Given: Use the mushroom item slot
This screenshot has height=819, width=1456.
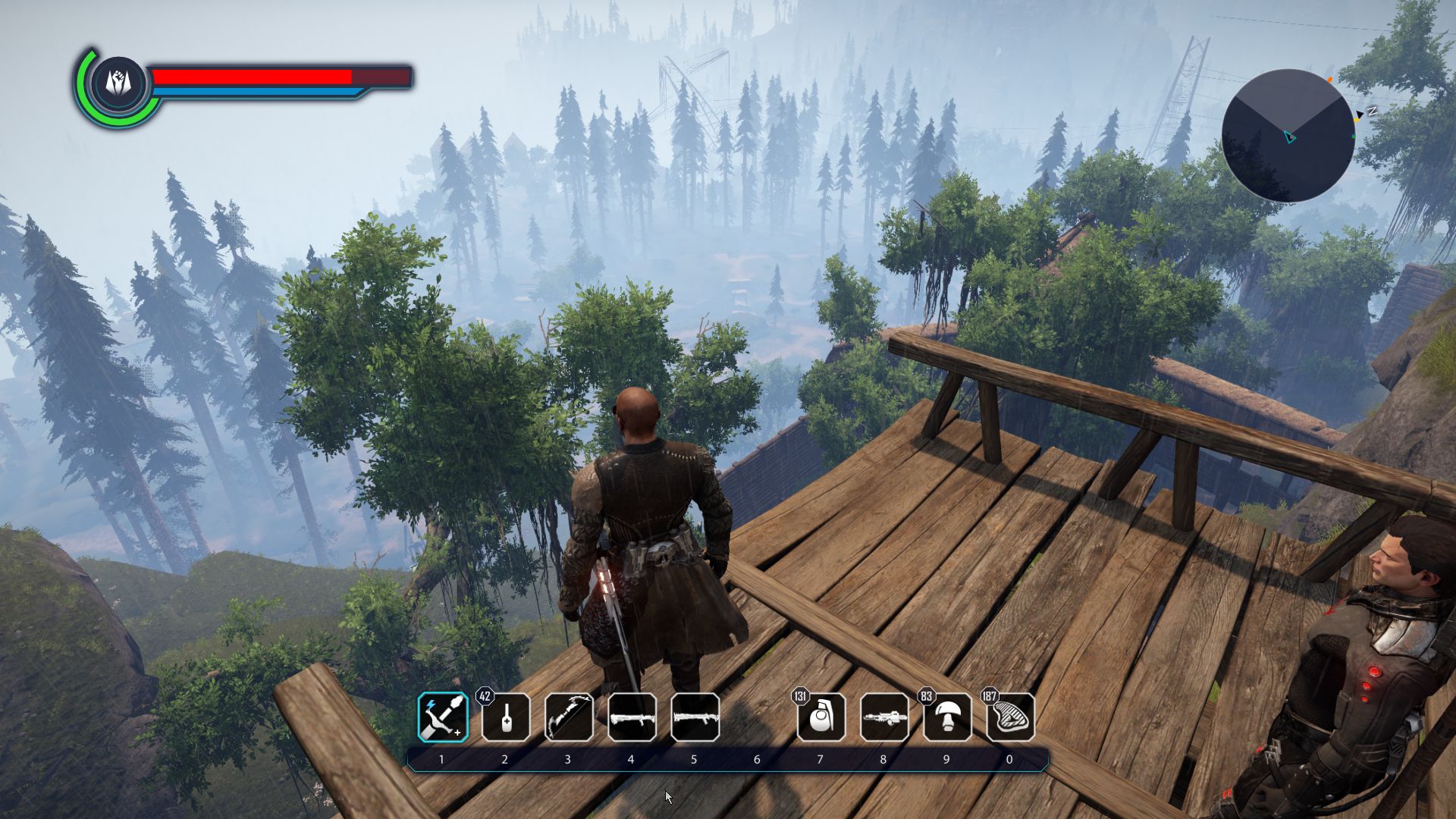Looking at the screenshot, I should [x=947, y=717].
